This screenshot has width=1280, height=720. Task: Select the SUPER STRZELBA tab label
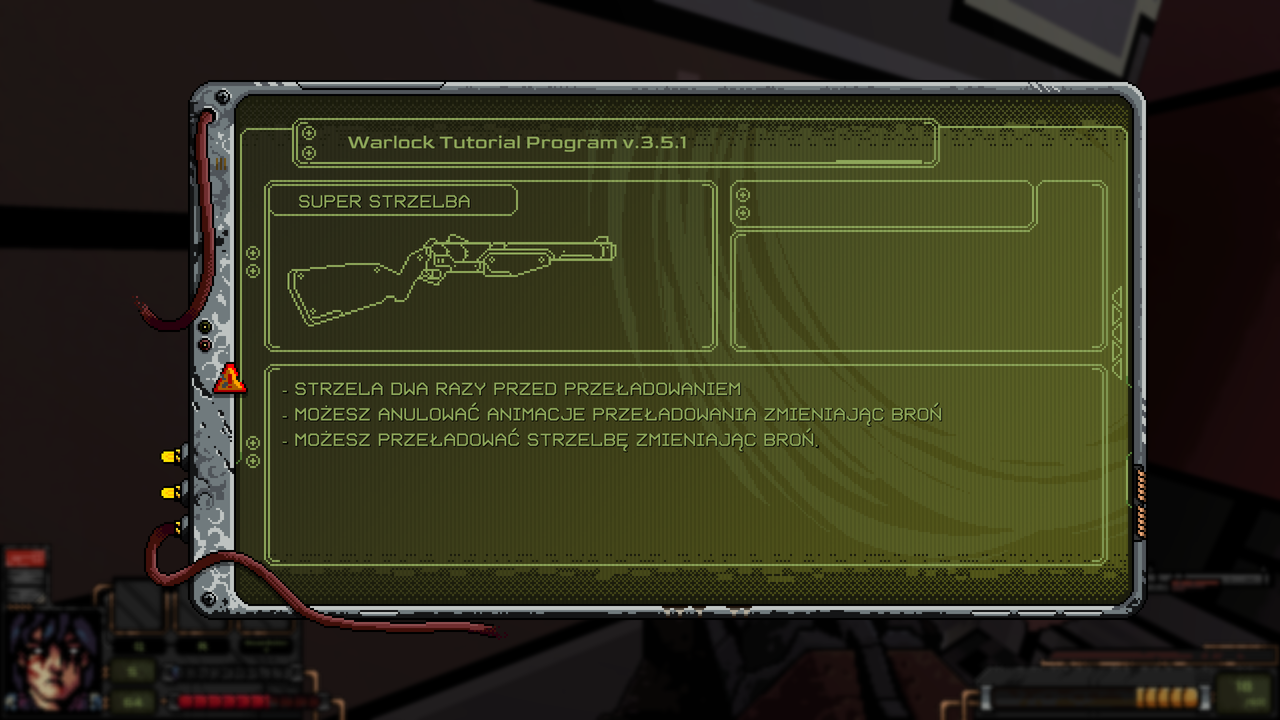point(394,201)
